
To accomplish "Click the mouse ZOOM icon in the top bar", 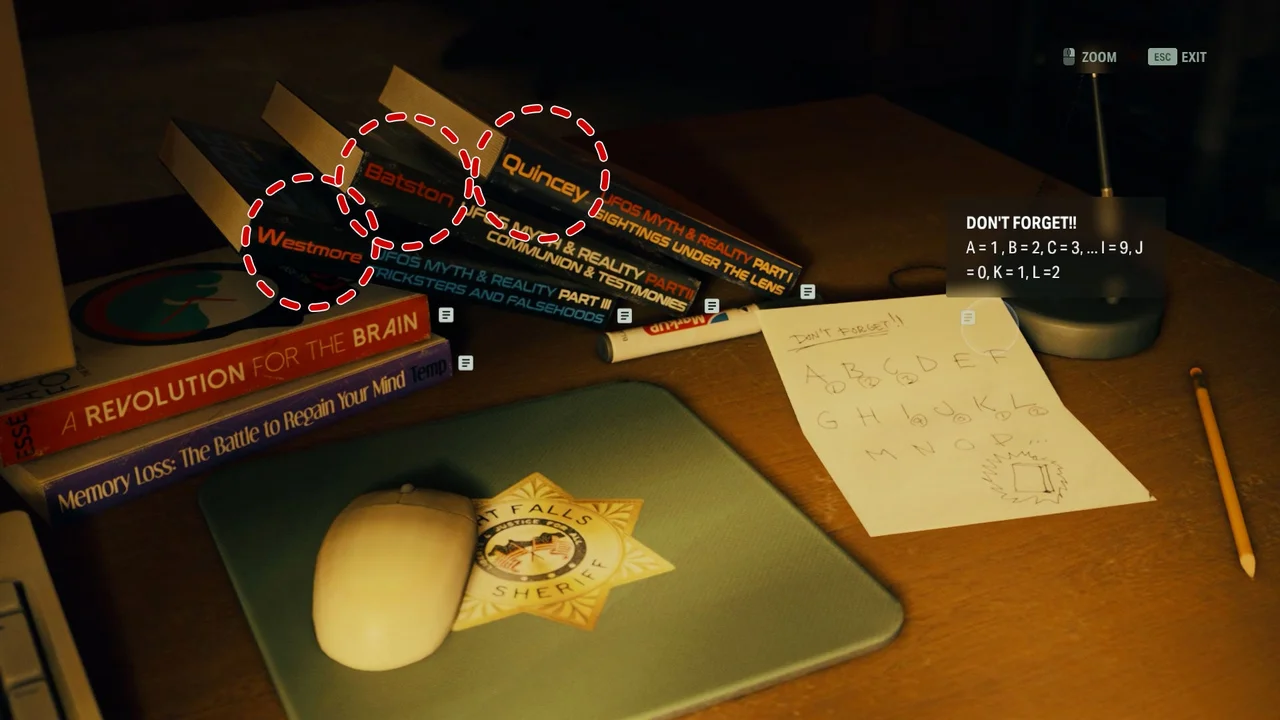I will pyautogui.click(x=1068, y=57).
